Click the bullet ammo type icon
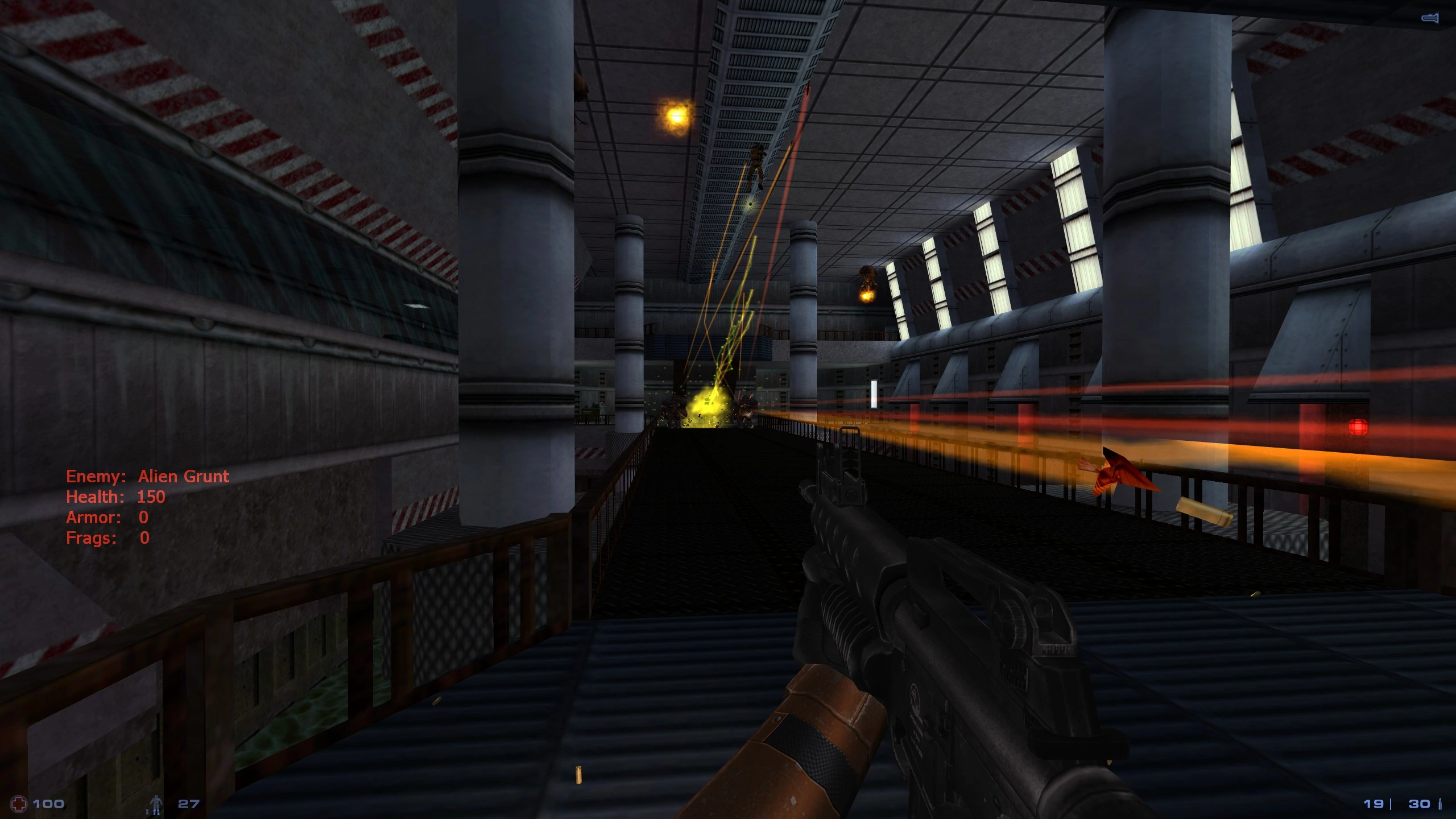 [x=1440, y=804]
